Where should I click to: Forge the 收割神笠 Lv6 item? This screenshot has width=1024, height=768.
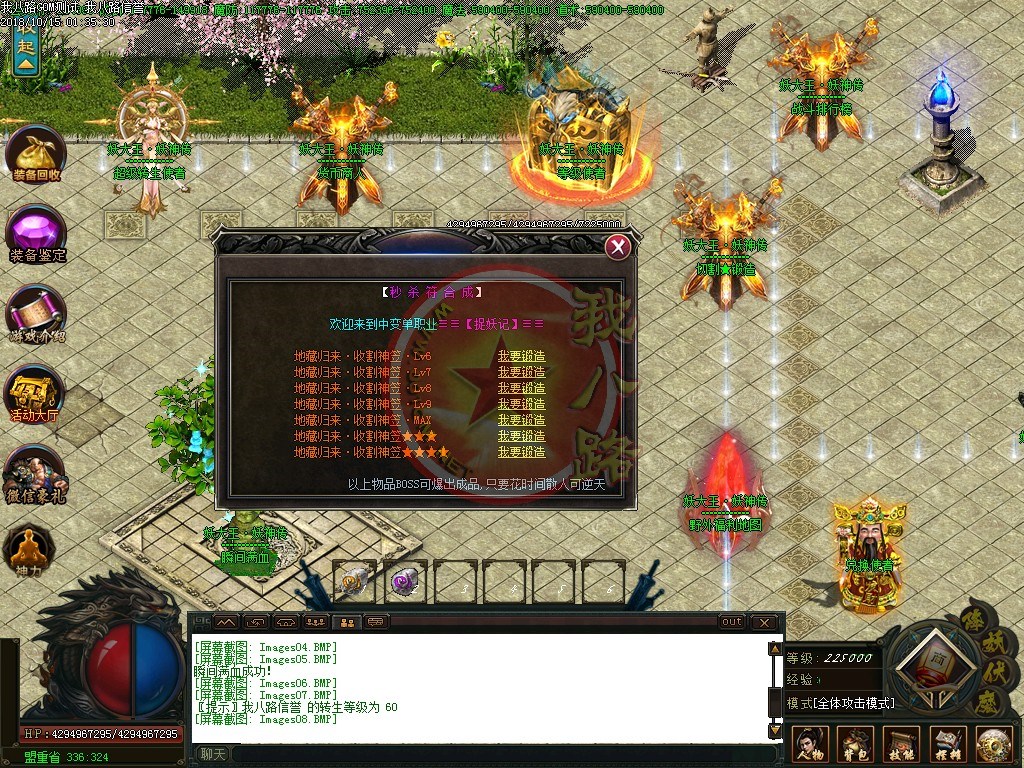(521, 356)
